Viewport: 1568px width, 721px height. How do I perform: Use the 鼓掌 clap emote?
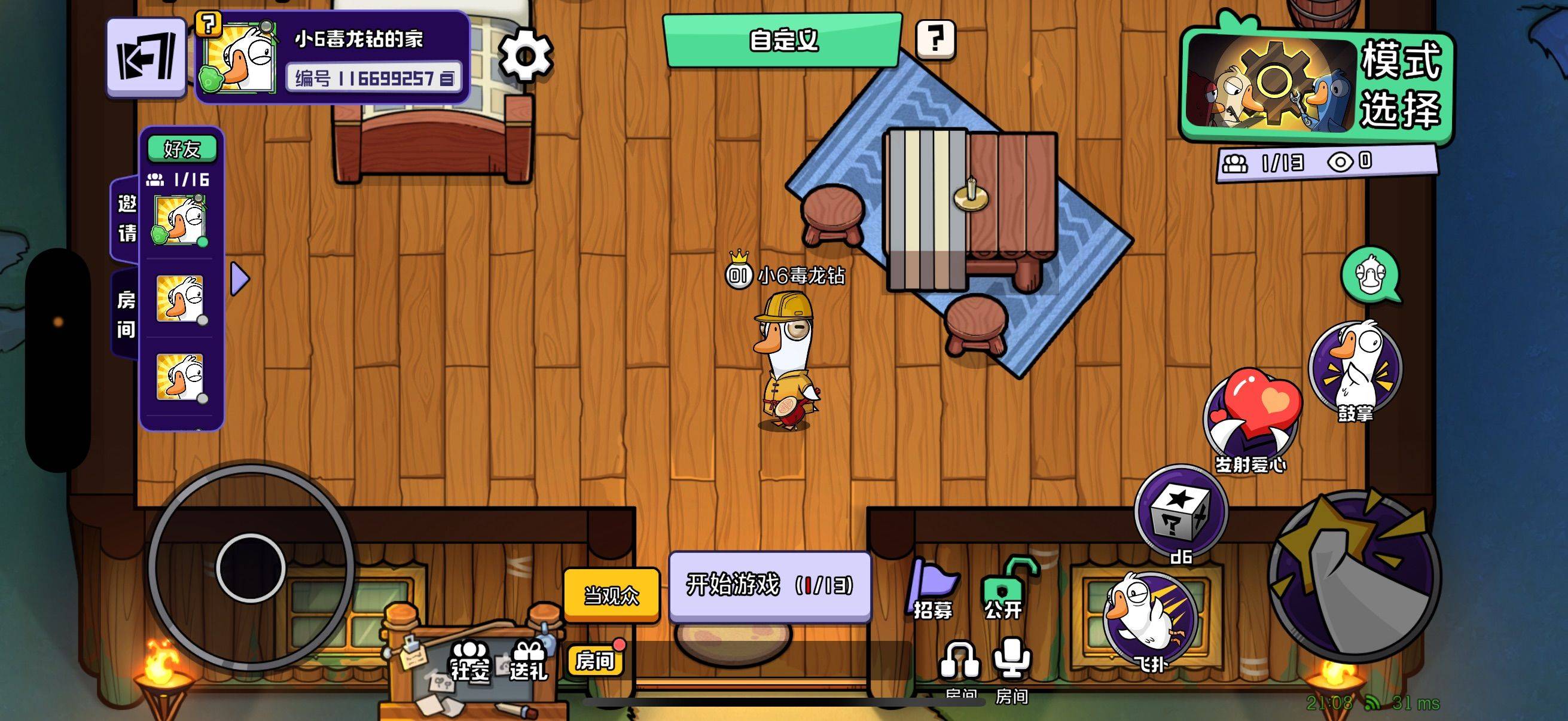pyautogui.click(x=1356, y=370)
